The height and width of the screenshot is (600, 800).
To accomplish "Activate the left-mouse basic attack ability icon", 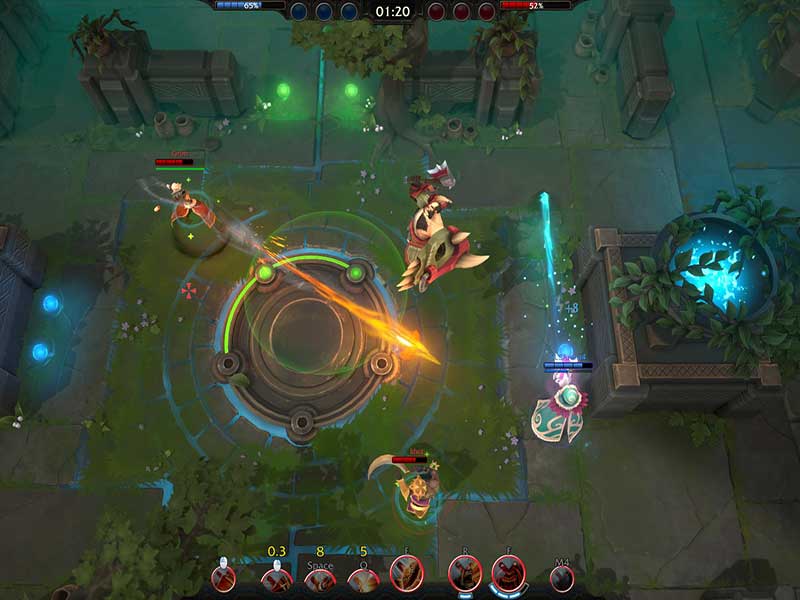I will tap(223, 577).
